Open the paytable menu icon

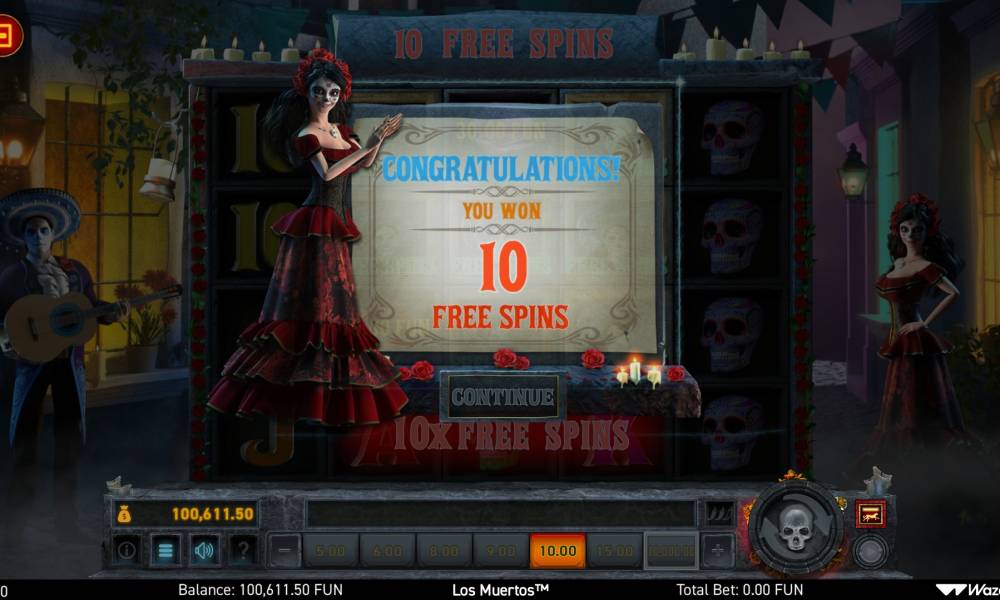coord(166,550)
